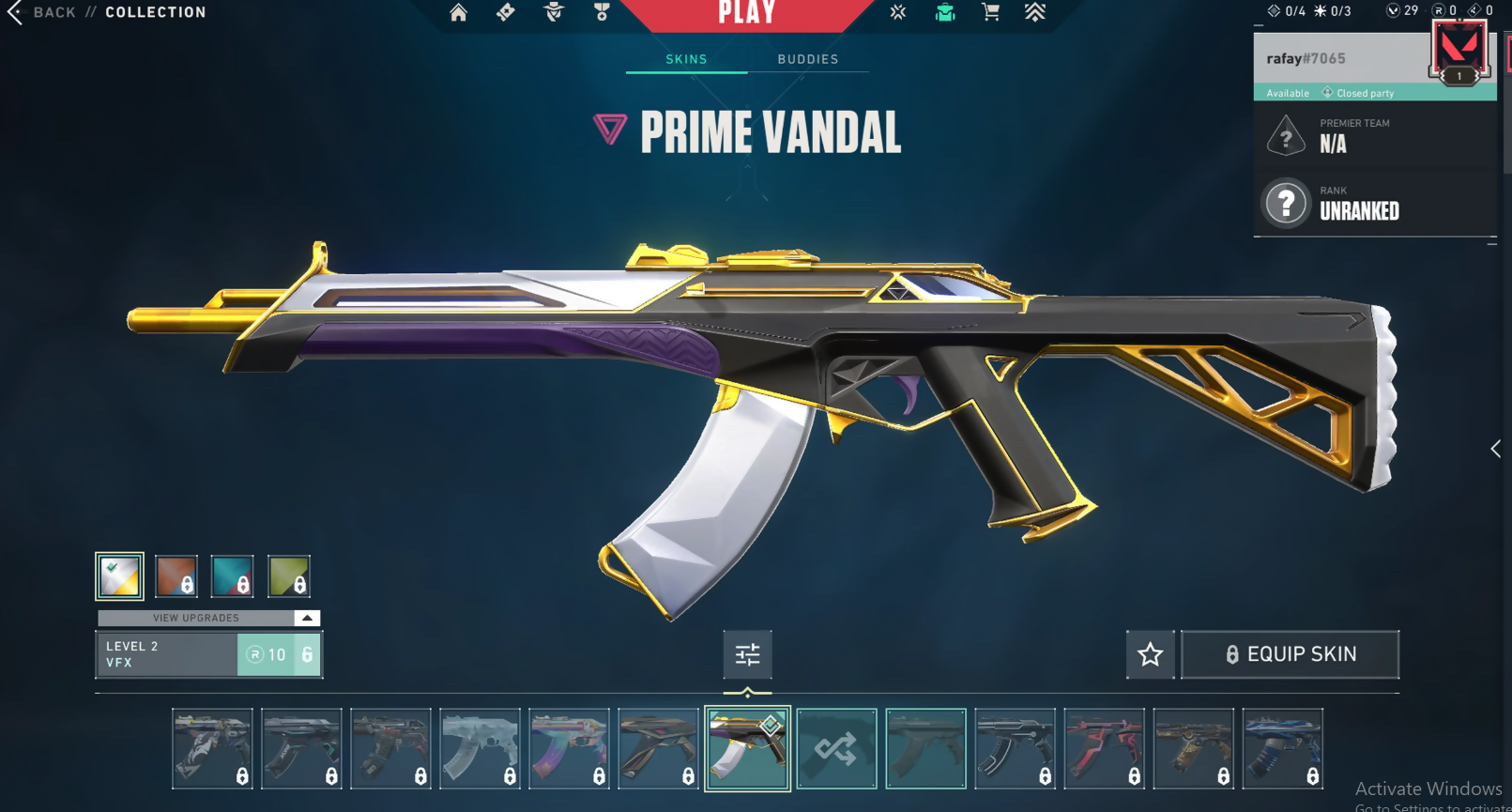
Task: Expand the social side panel arrow
Action: tap(1495, 449)
